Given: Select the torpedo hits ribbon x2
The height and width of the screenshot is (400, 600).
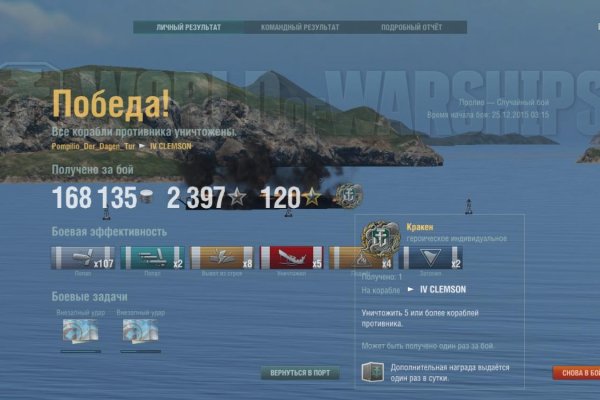Looking at the screenshot, I should click(152, 258).
